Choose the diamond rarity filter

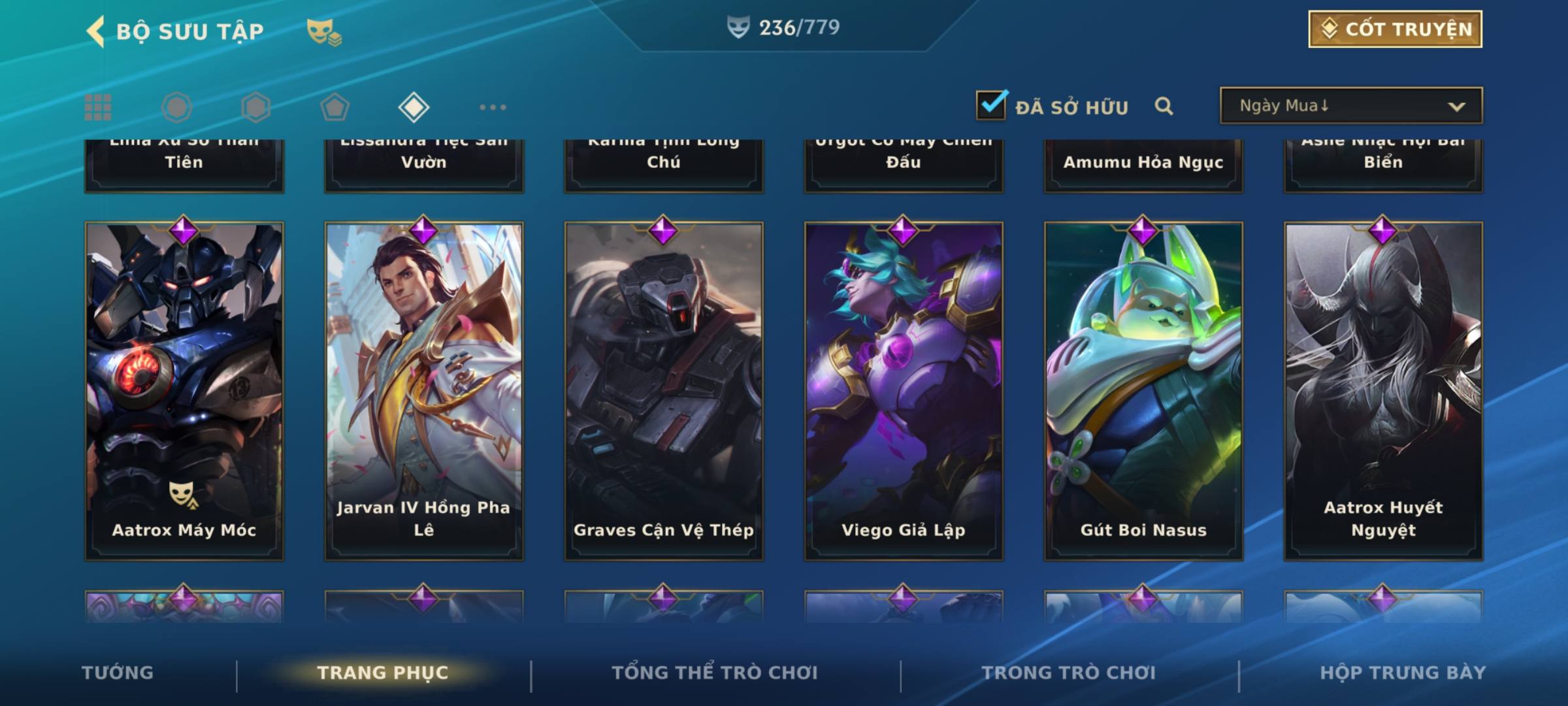414,107
